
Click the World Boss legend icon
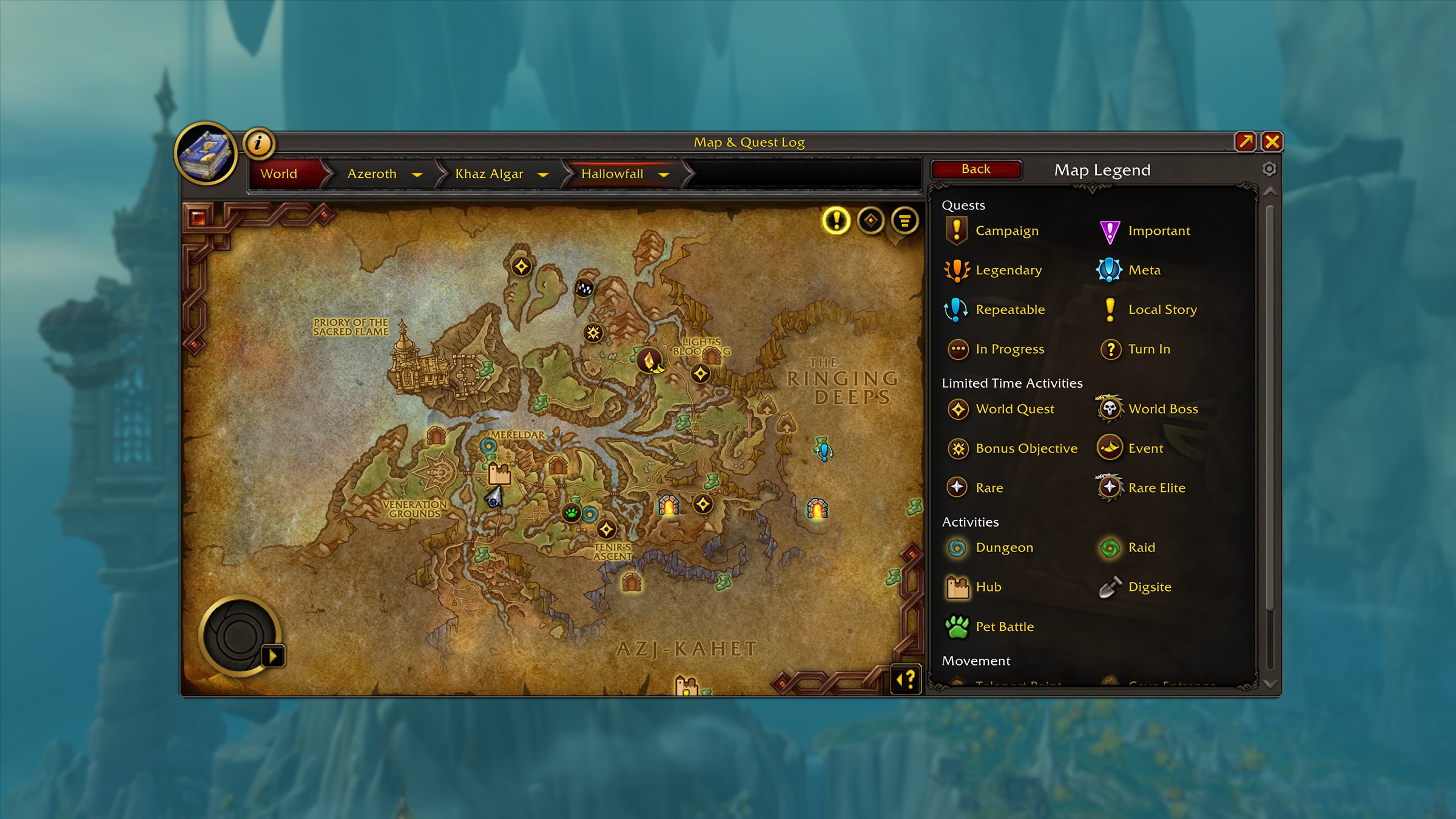(x=1110, y=408)
